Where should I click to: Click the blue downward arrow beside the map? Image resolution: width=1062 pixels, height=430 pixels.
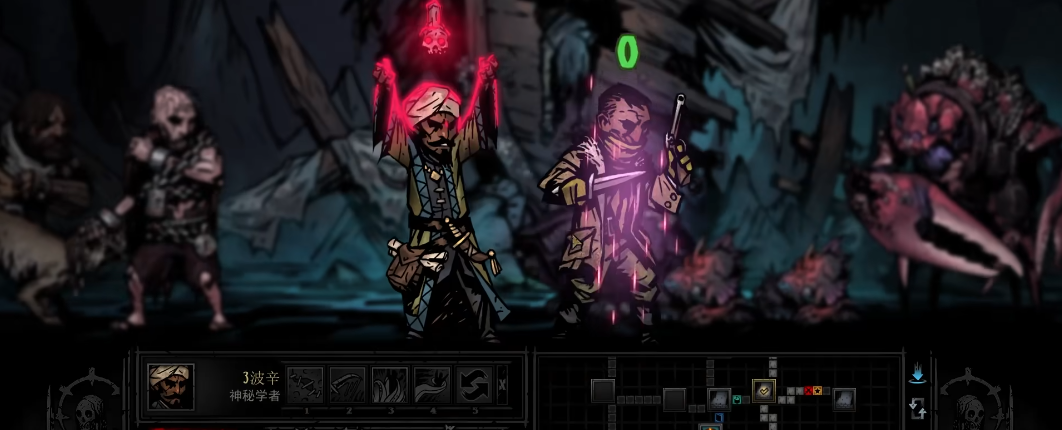917,374
